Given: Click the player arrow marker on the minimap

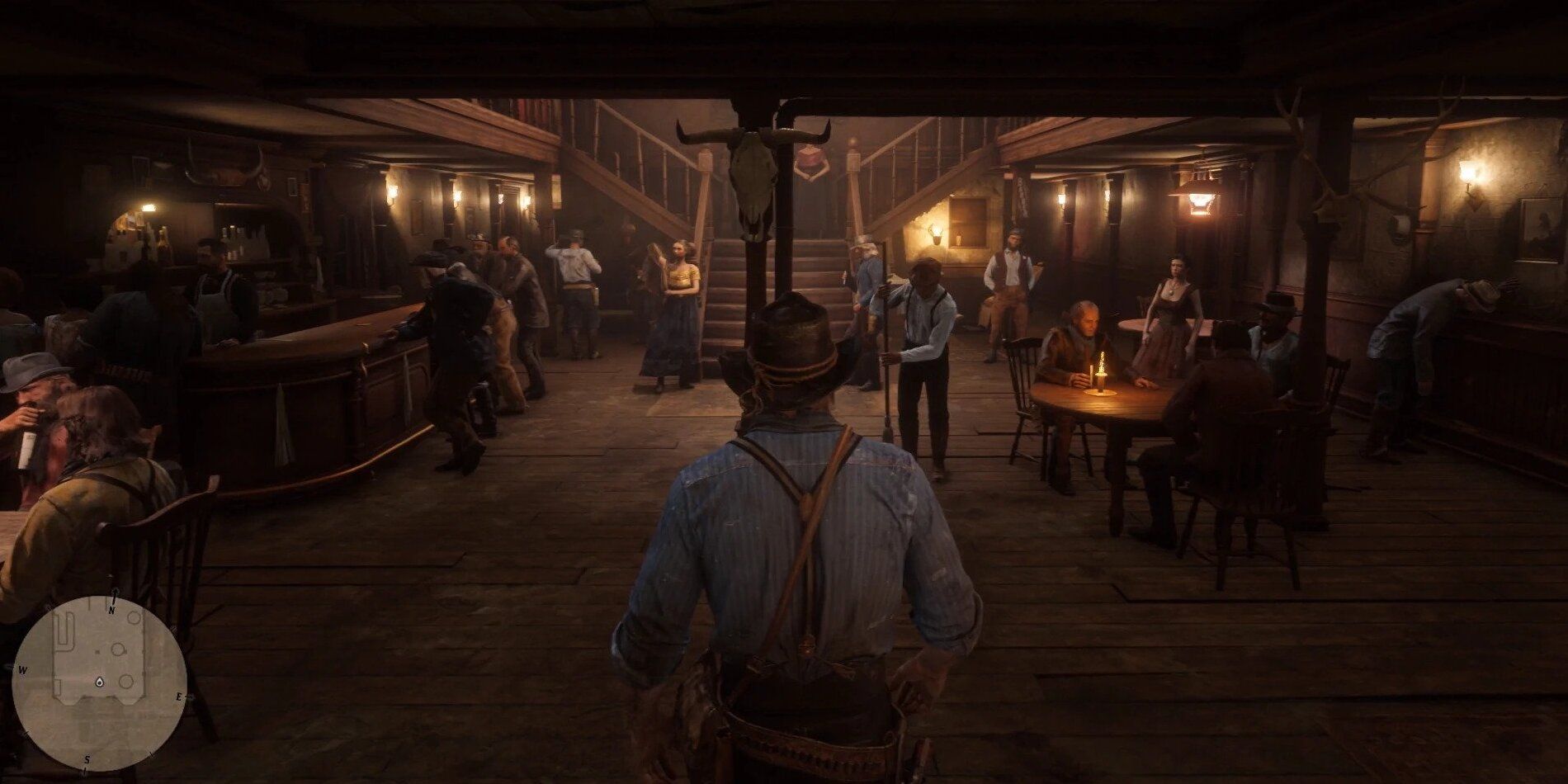Looking at the screenshot, I should point(101,682).
